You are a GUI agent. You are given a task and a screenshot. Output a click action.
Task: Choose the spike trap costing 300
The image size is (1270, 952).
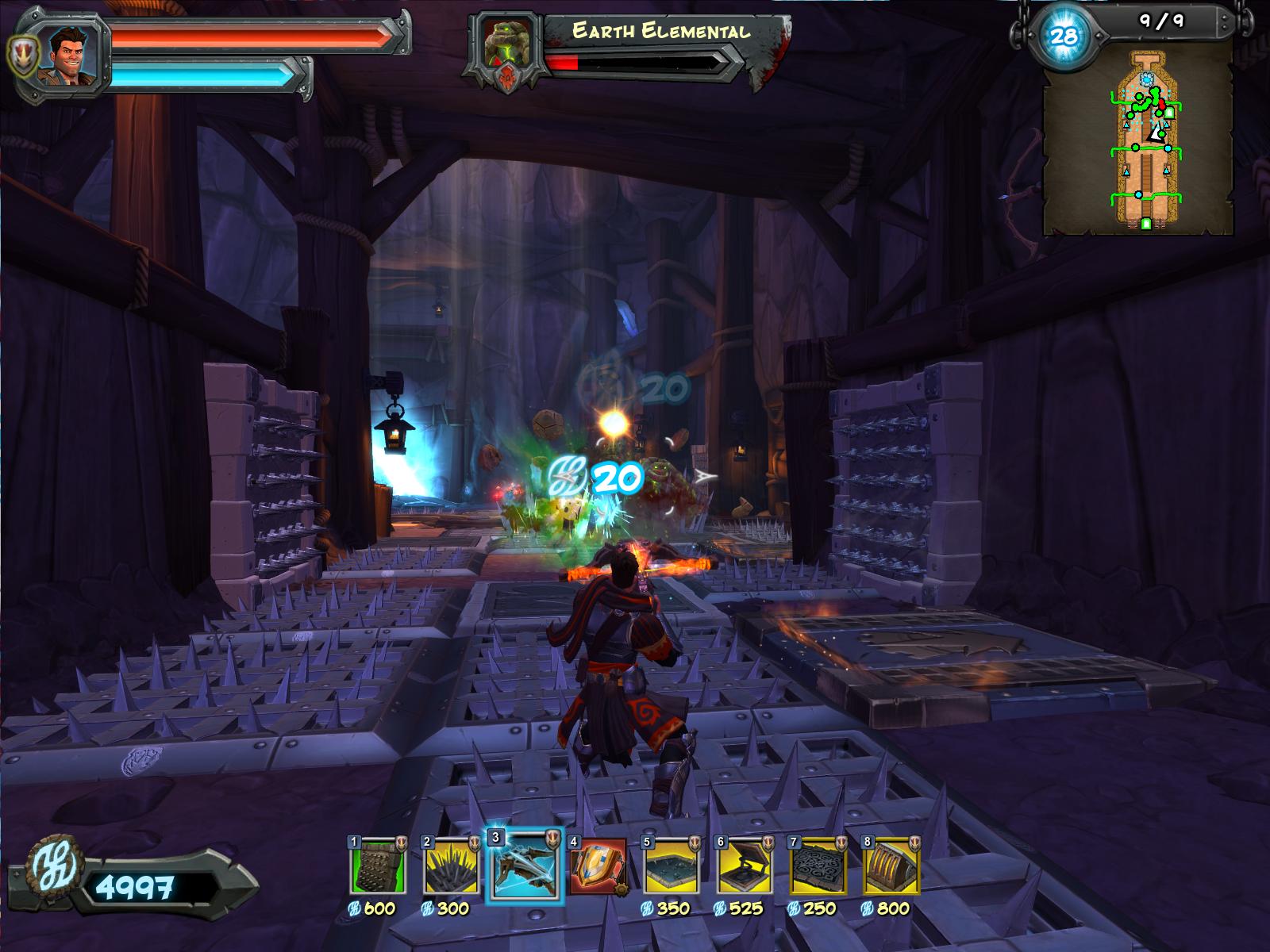(x=450, y=866)
